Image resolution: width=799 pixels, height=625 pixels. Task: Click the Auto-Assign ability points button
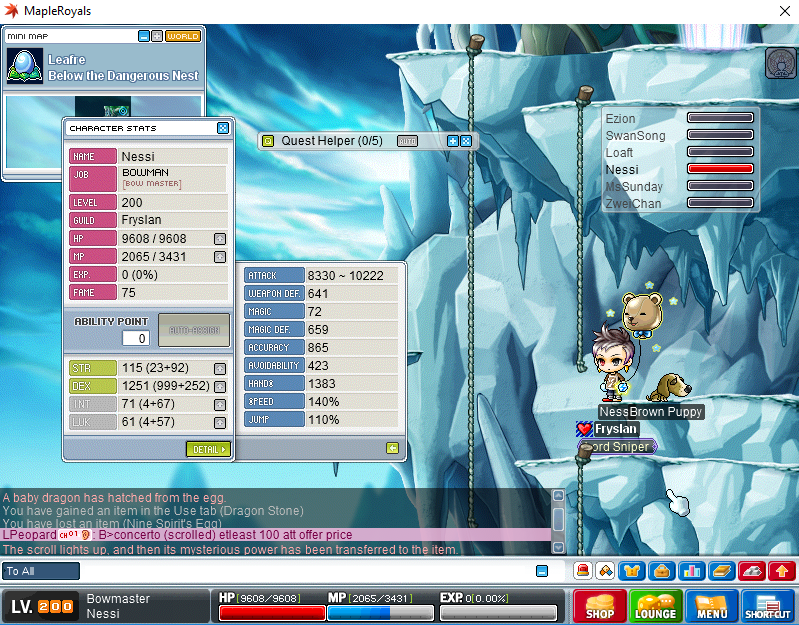[193, 330]
